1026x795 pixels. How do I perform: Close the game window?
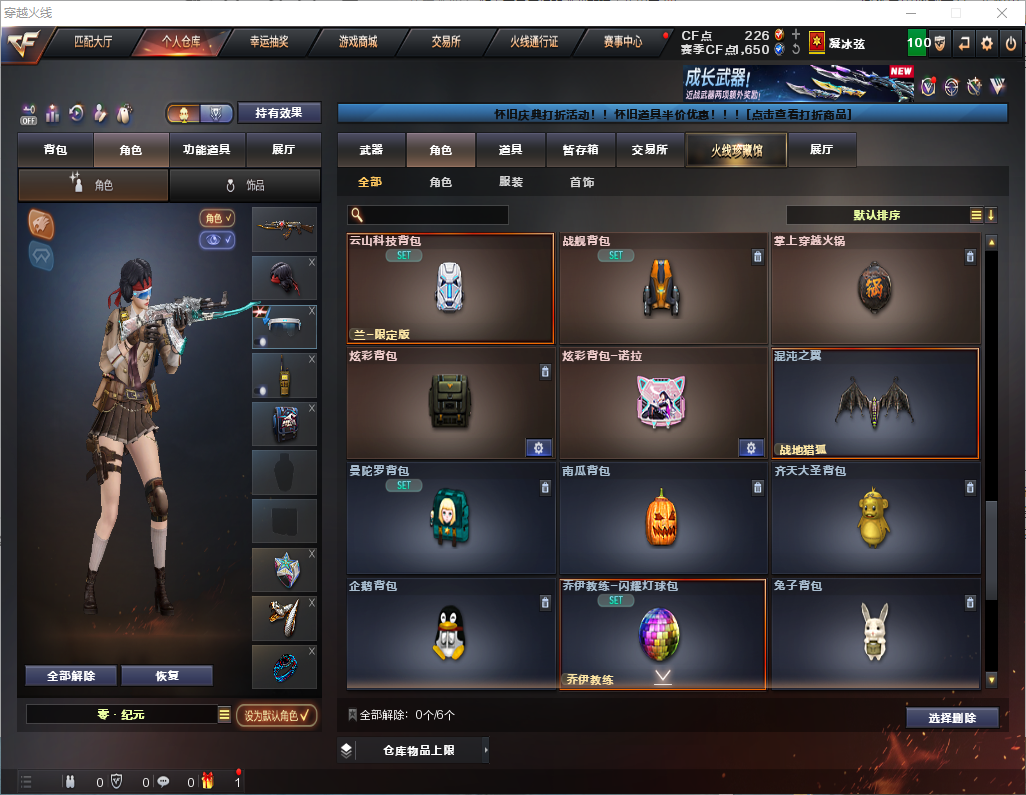click(x=1002, y=13)
